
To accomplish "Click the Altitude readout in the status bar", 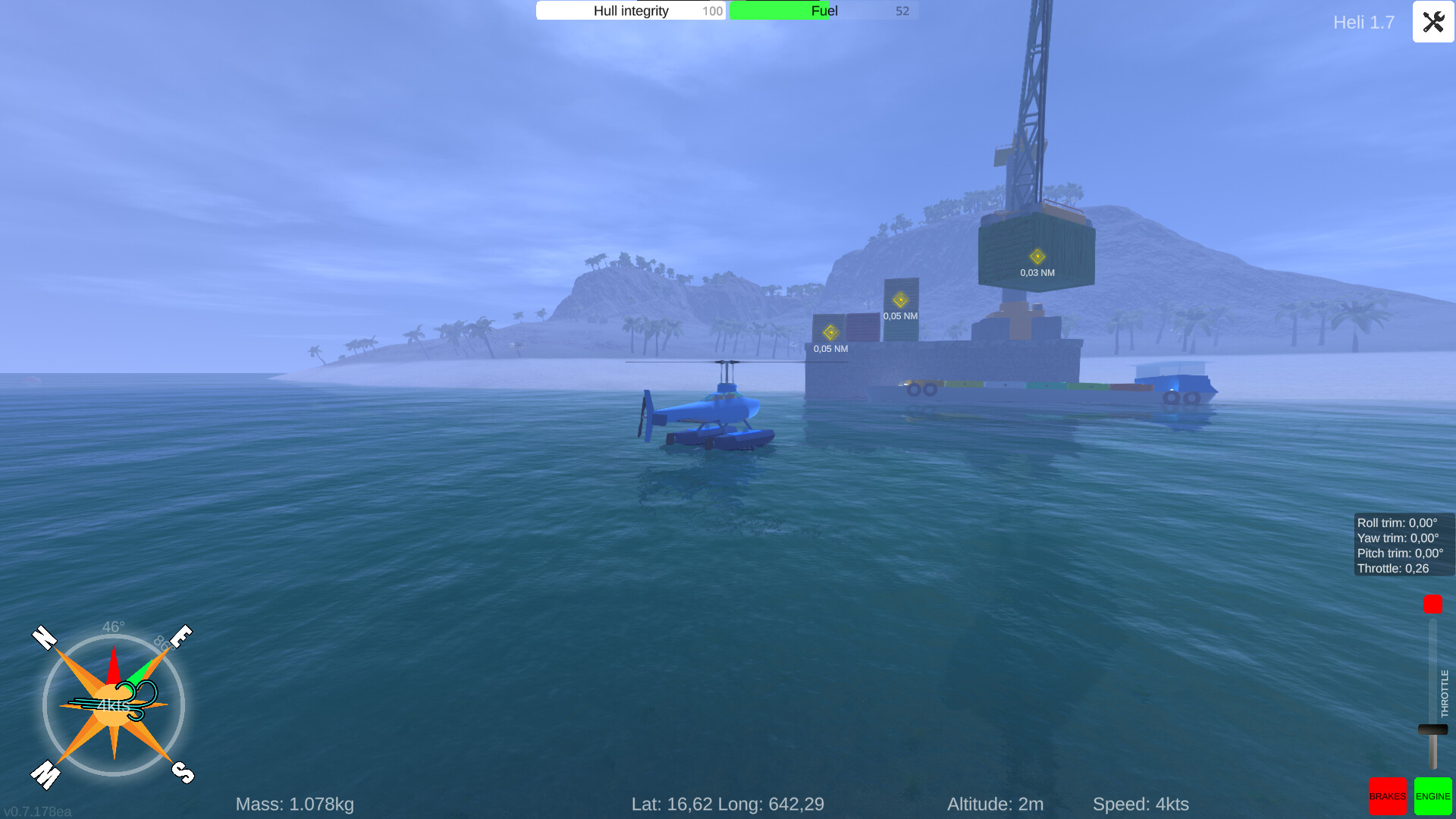I will click(x=996, y=804).
